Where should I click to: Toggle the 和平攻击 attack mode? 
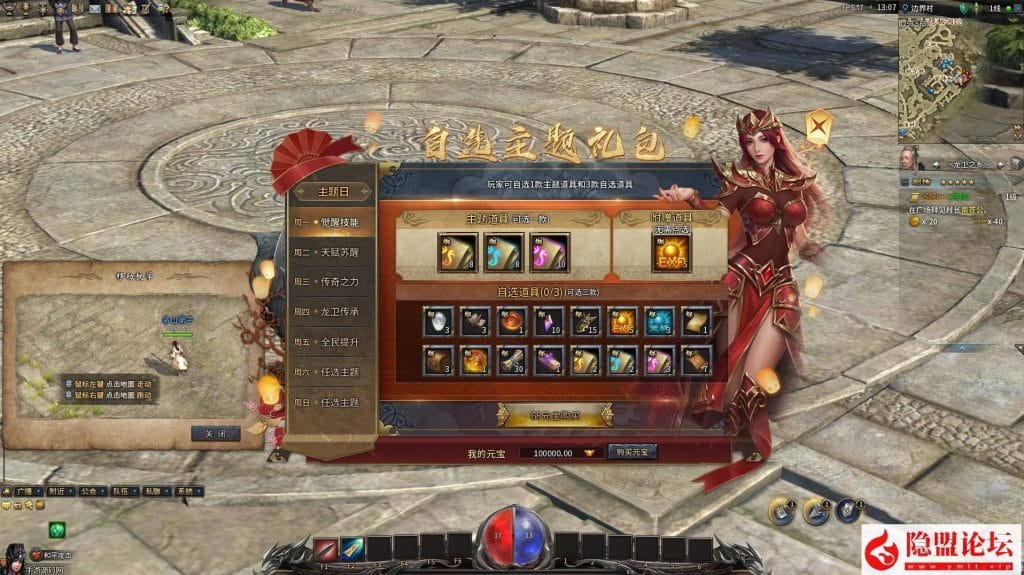(53, 553)
